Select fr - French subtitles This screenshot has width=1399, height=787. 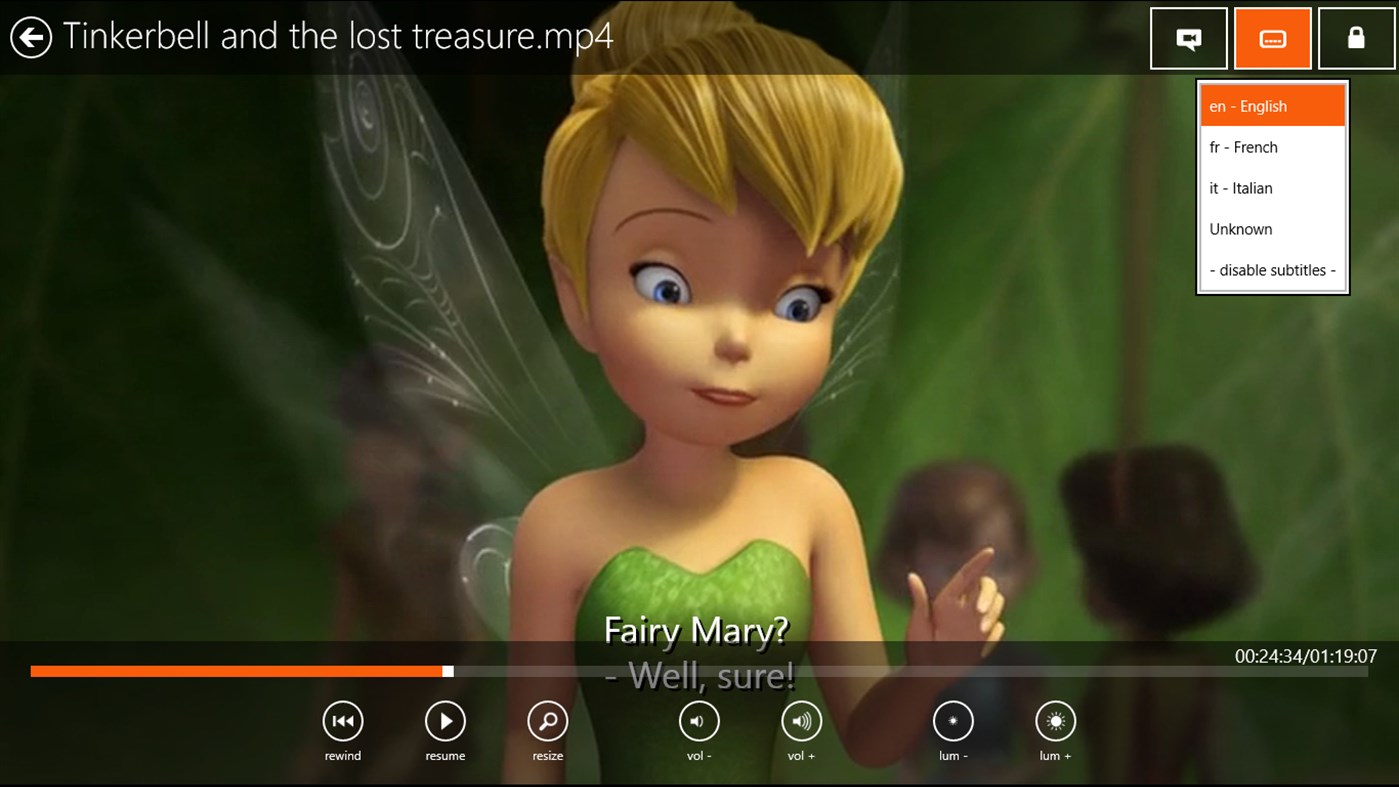[x=1272, y=146]
